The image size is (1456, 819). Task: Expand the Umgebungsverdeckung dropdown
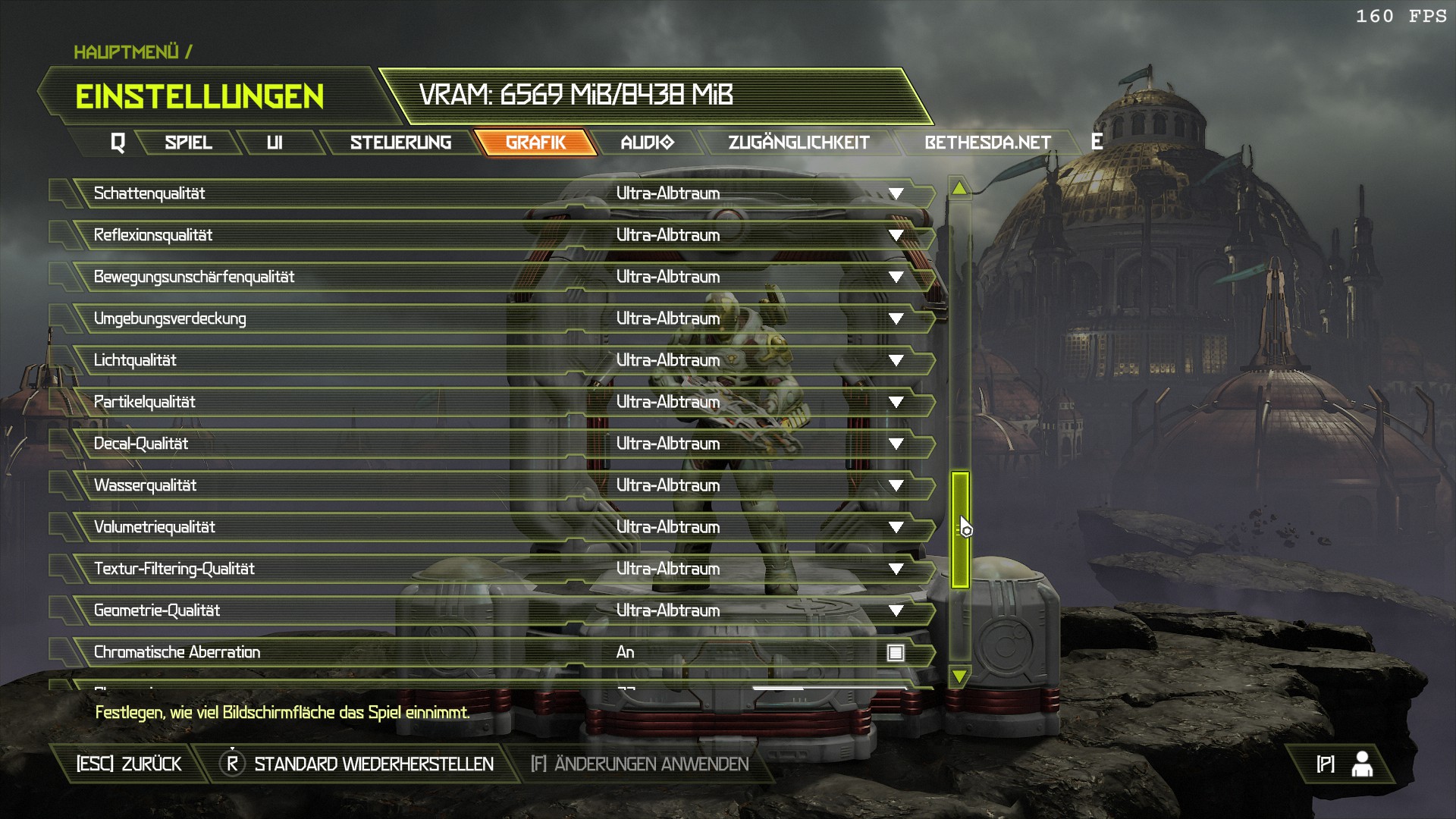click(896, 319)
